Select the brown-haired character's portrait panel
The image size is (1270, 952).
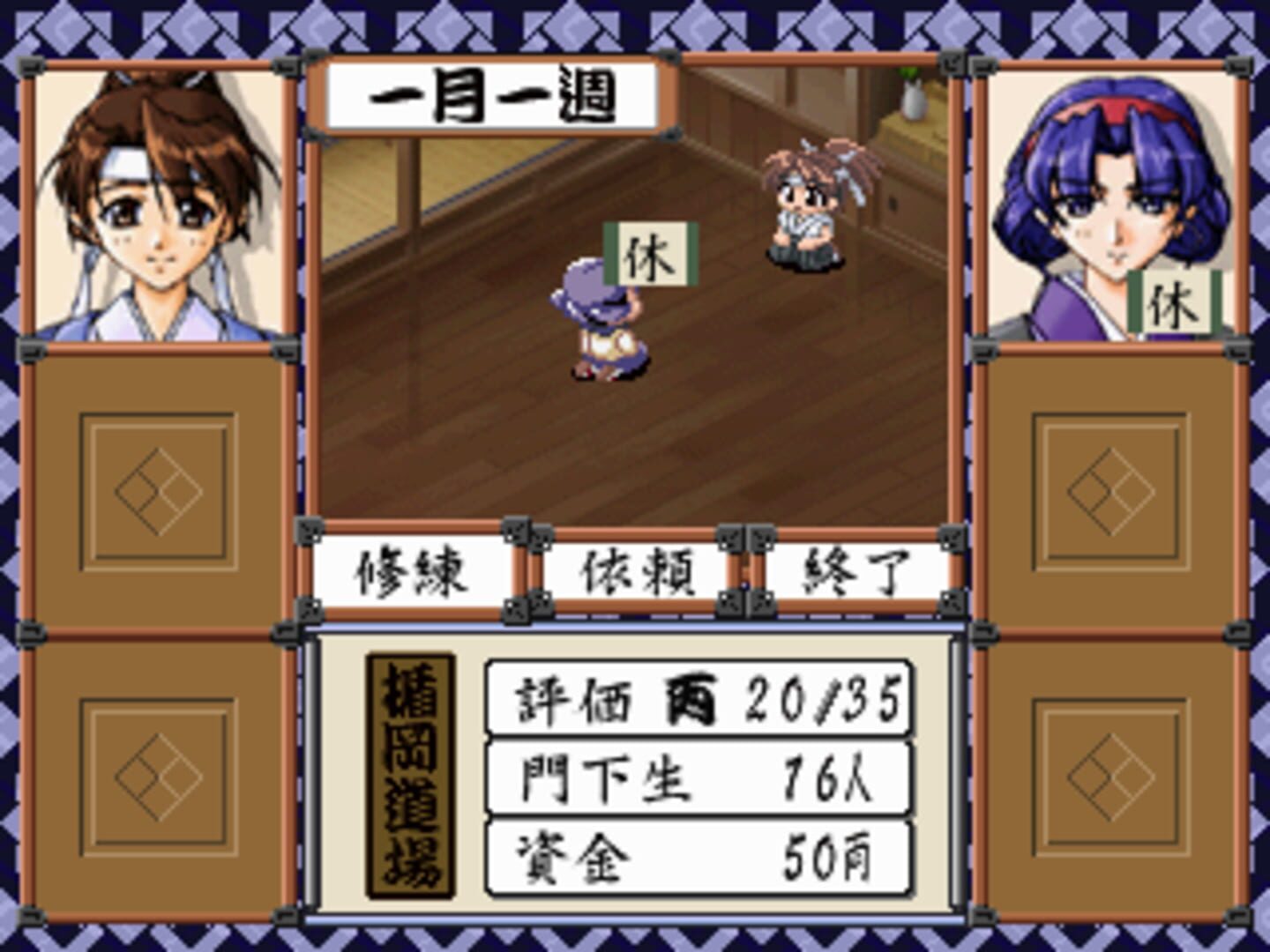[159, 203]
